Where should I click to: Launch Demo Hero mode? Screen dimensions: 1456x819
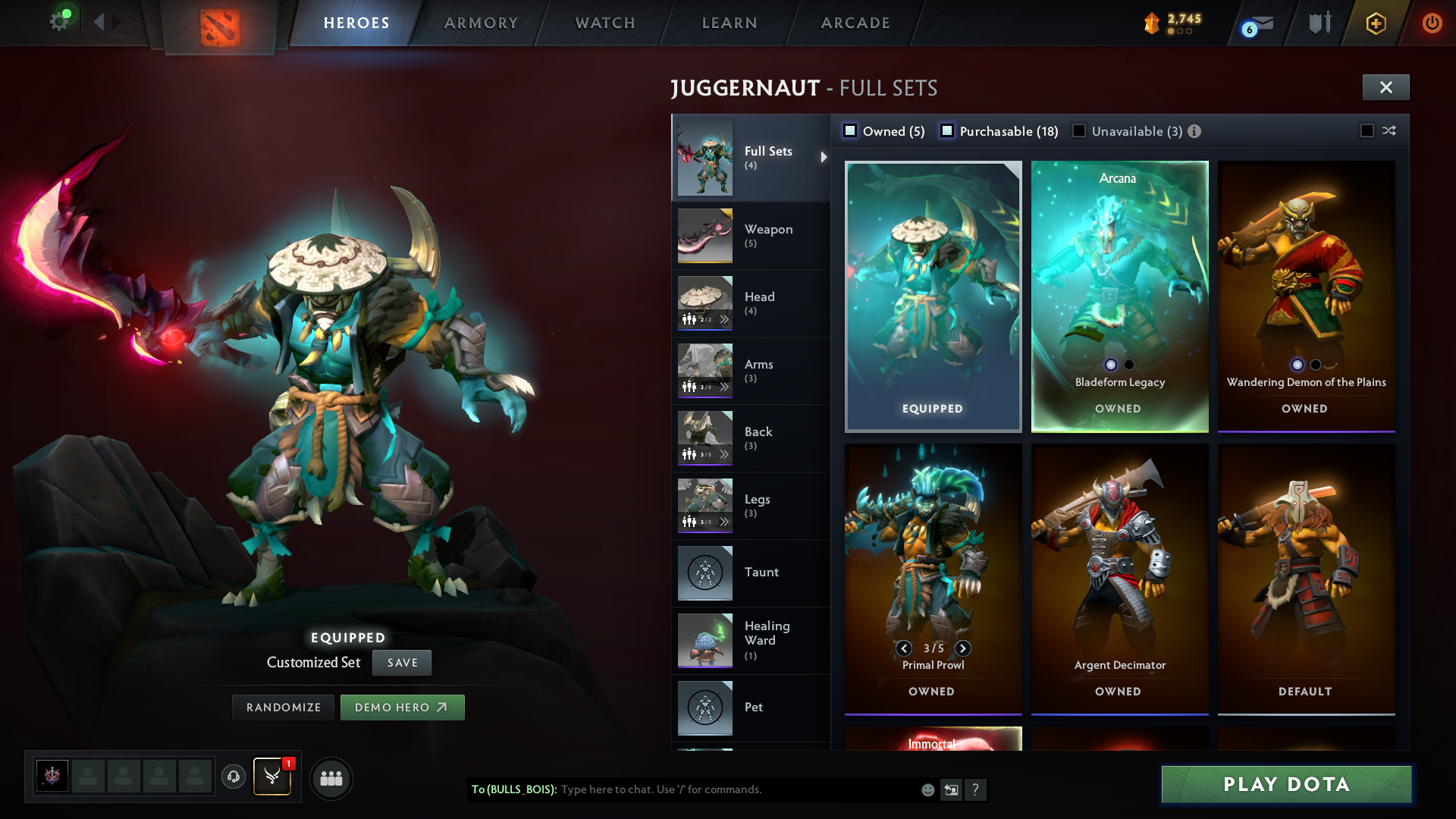402,708
